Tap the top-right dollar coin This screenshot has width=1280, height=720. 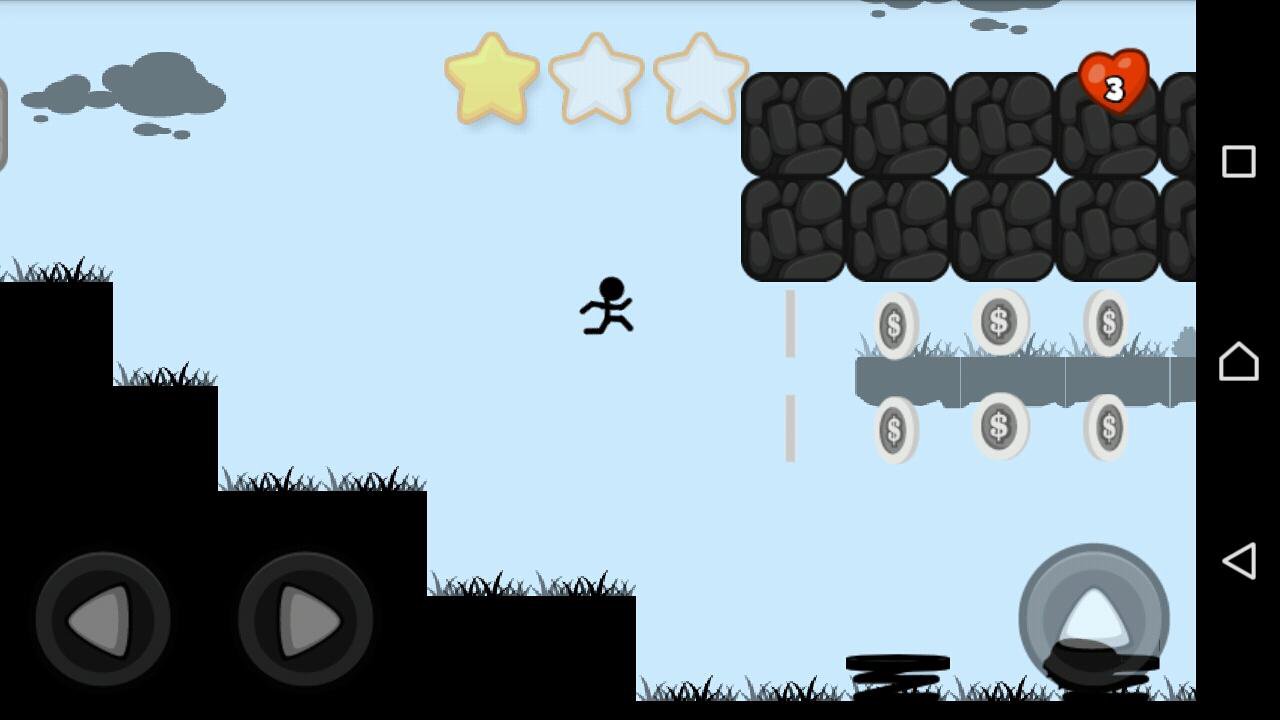click(1108, 323)
